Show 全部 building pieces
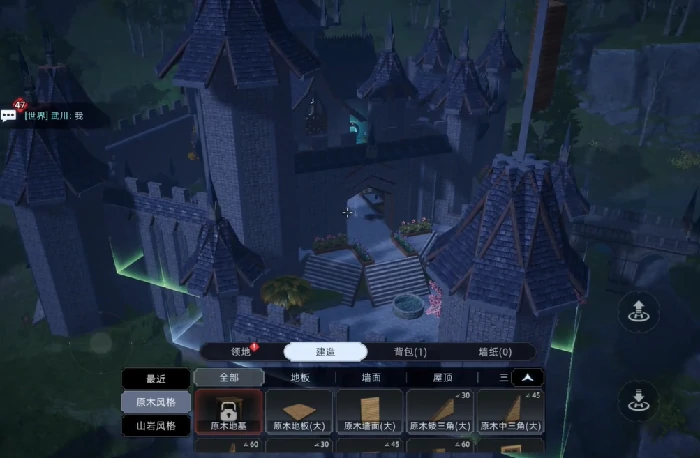Image resolution: width=700 pixels, height=458 pixels. pos(228,377)
